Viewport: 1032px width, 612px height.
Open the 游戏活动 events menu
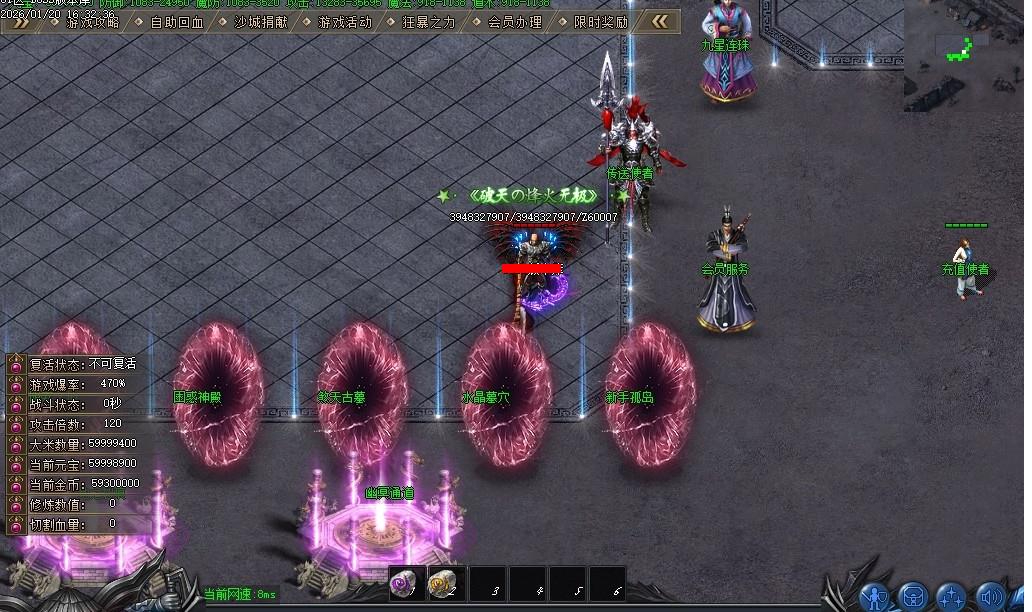pos(344,22)
